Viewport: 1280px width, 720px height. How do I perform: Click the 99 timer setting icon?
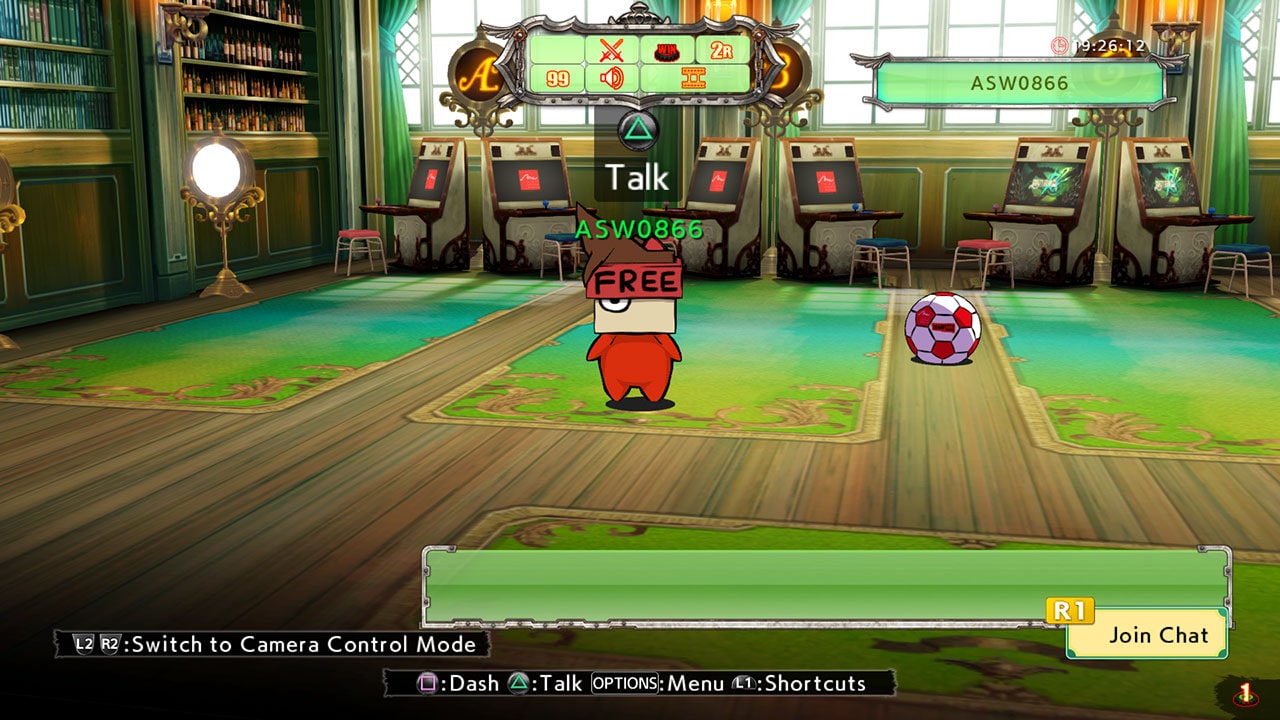pos(558,79)
